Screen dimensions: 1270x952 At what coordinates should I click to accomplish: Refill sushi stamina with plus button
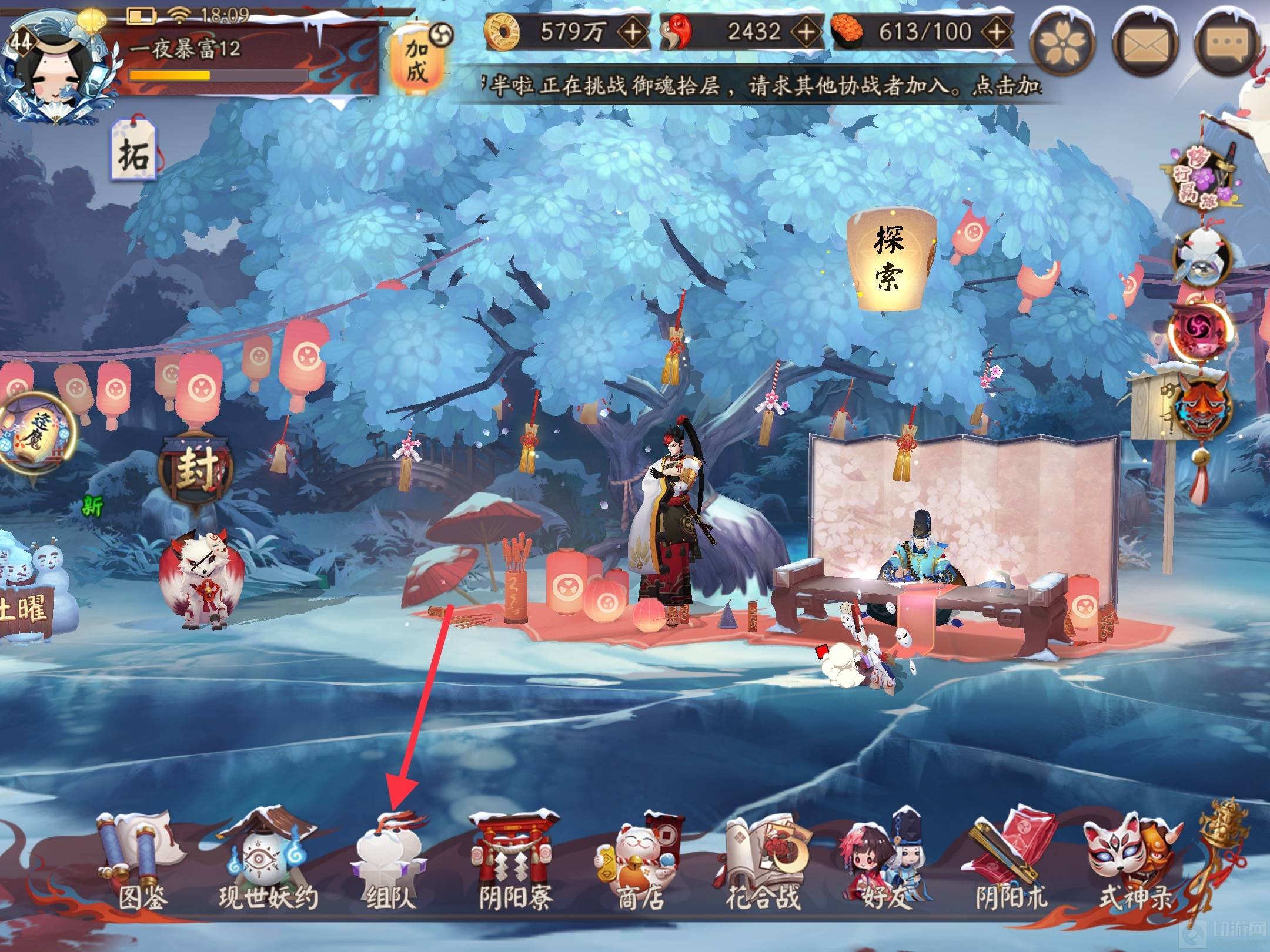coord(996,32)
